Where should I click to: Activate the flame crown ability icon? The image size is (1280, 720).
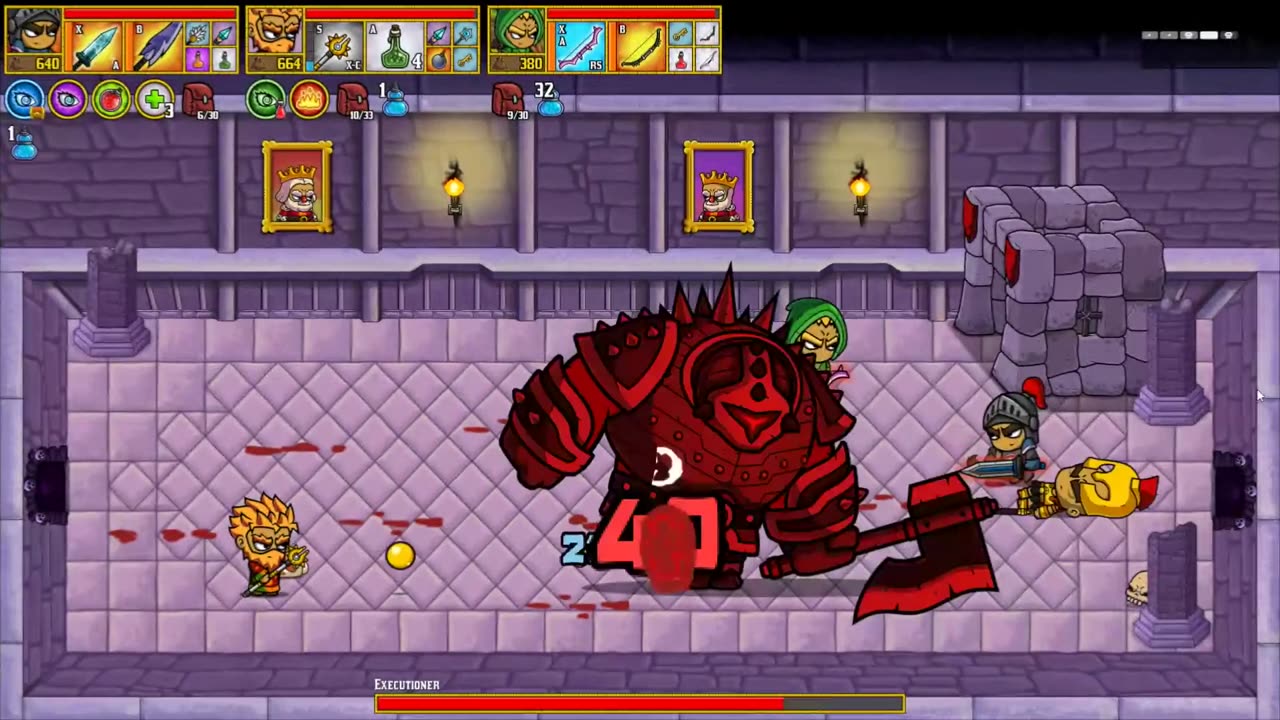[x=309, y=100]
